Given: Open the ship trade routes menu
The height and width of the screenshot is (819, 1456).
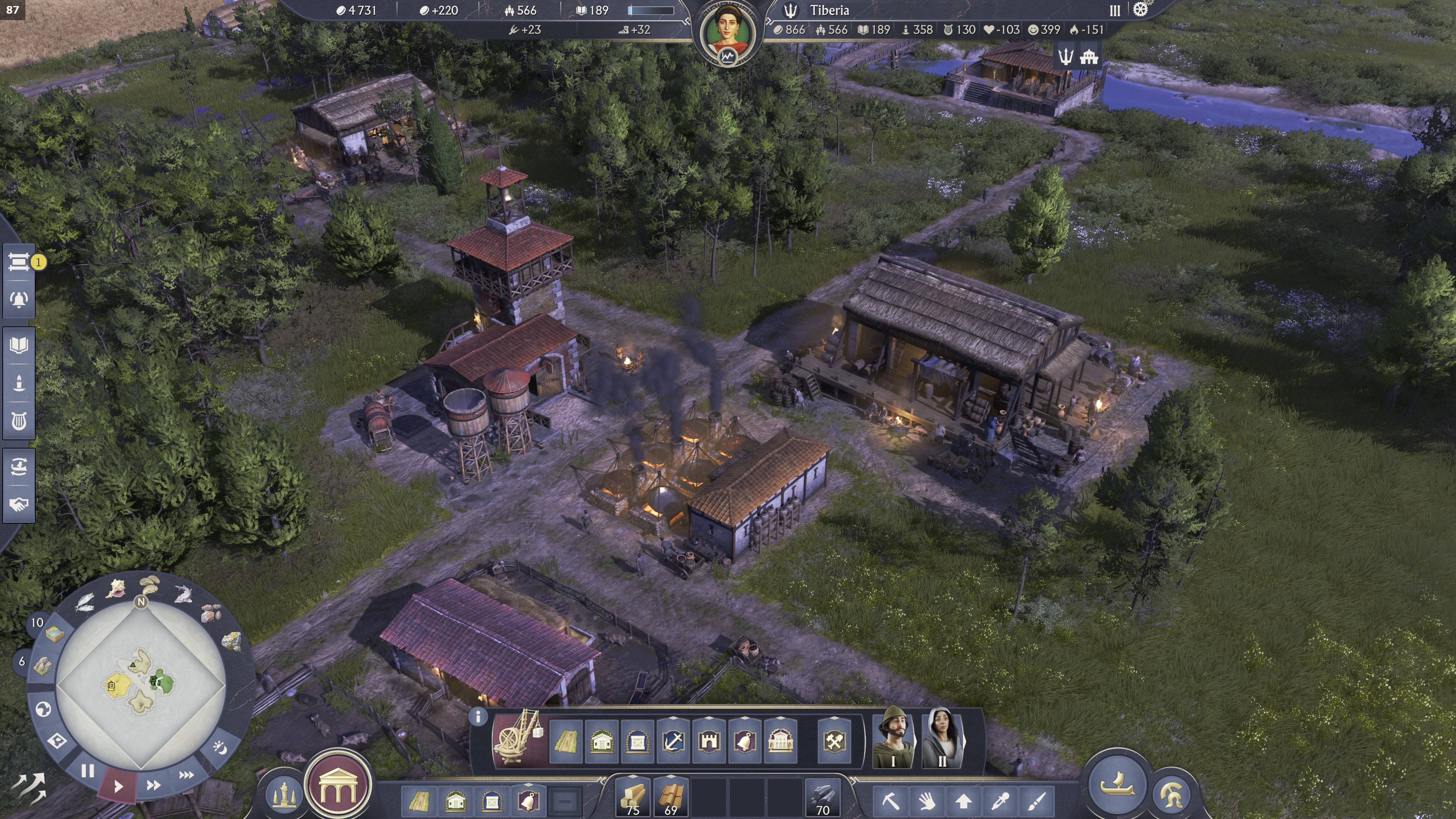Looking at the screenshot, I should [19, 467].
